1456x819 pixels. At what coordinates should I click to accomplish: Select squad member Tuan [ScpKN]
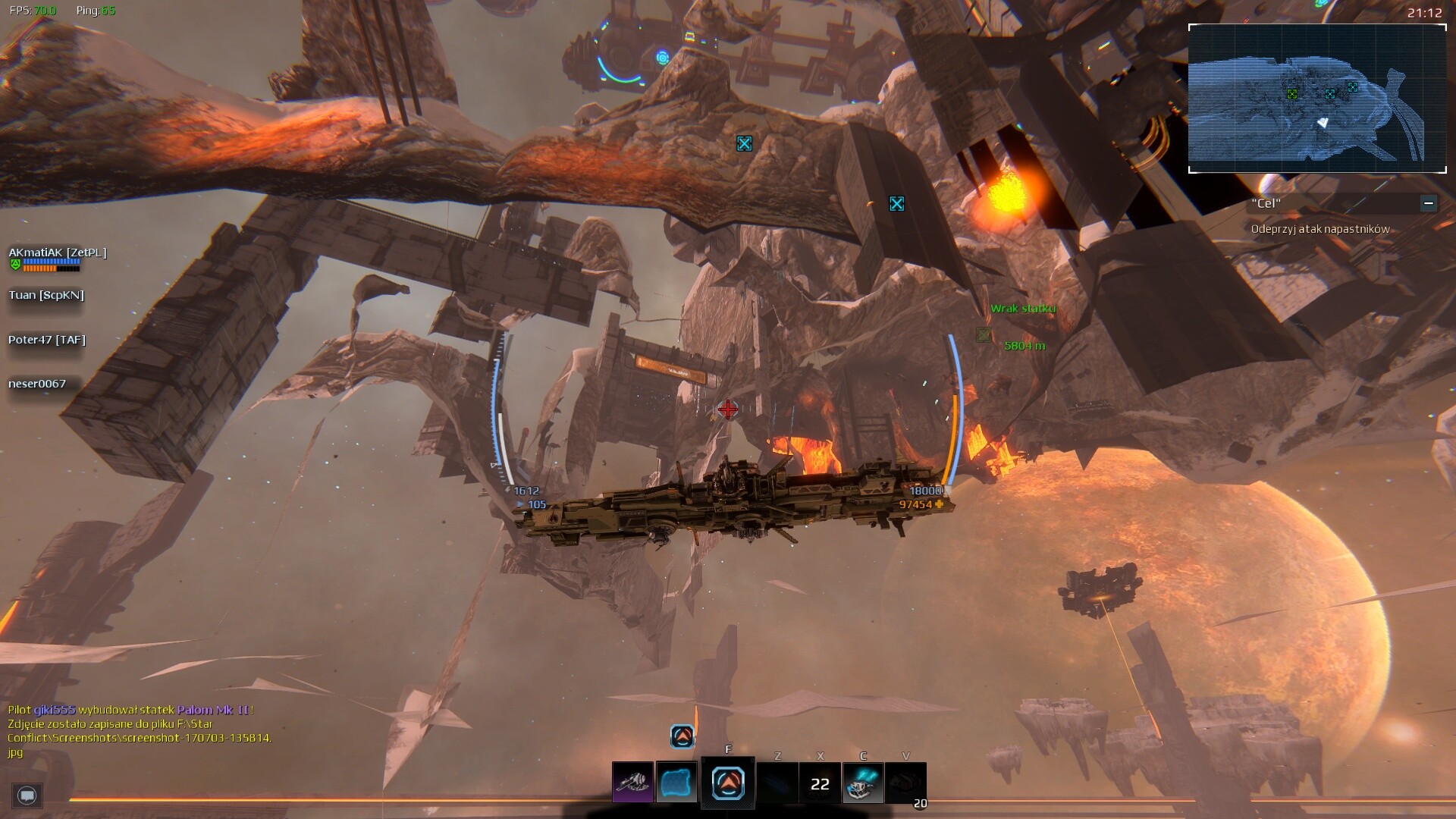point(46,295)
